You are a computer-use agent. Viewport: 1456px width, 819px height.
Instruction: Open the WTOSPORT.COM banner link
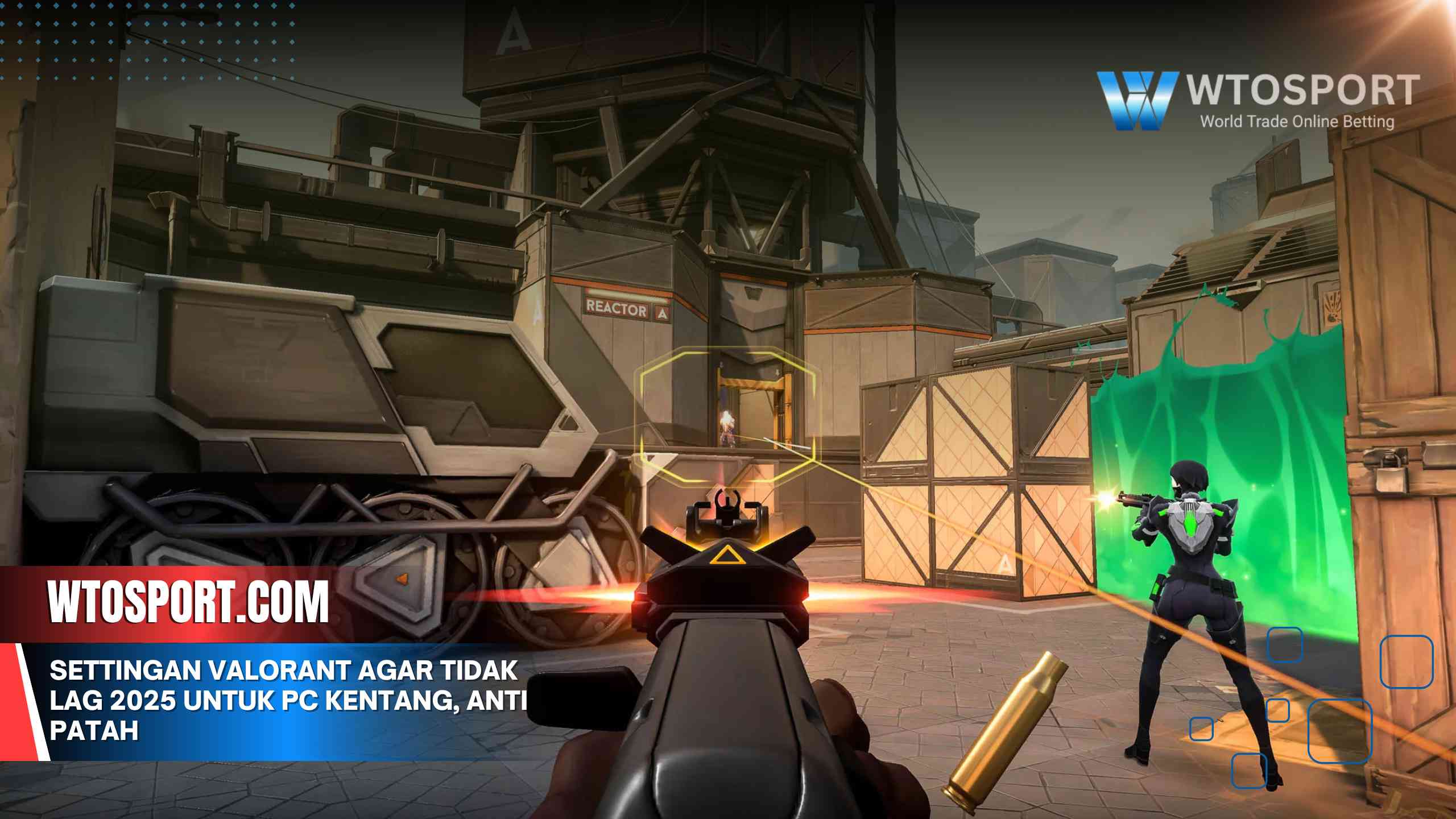pyautogui.click(x=189, y=603)
